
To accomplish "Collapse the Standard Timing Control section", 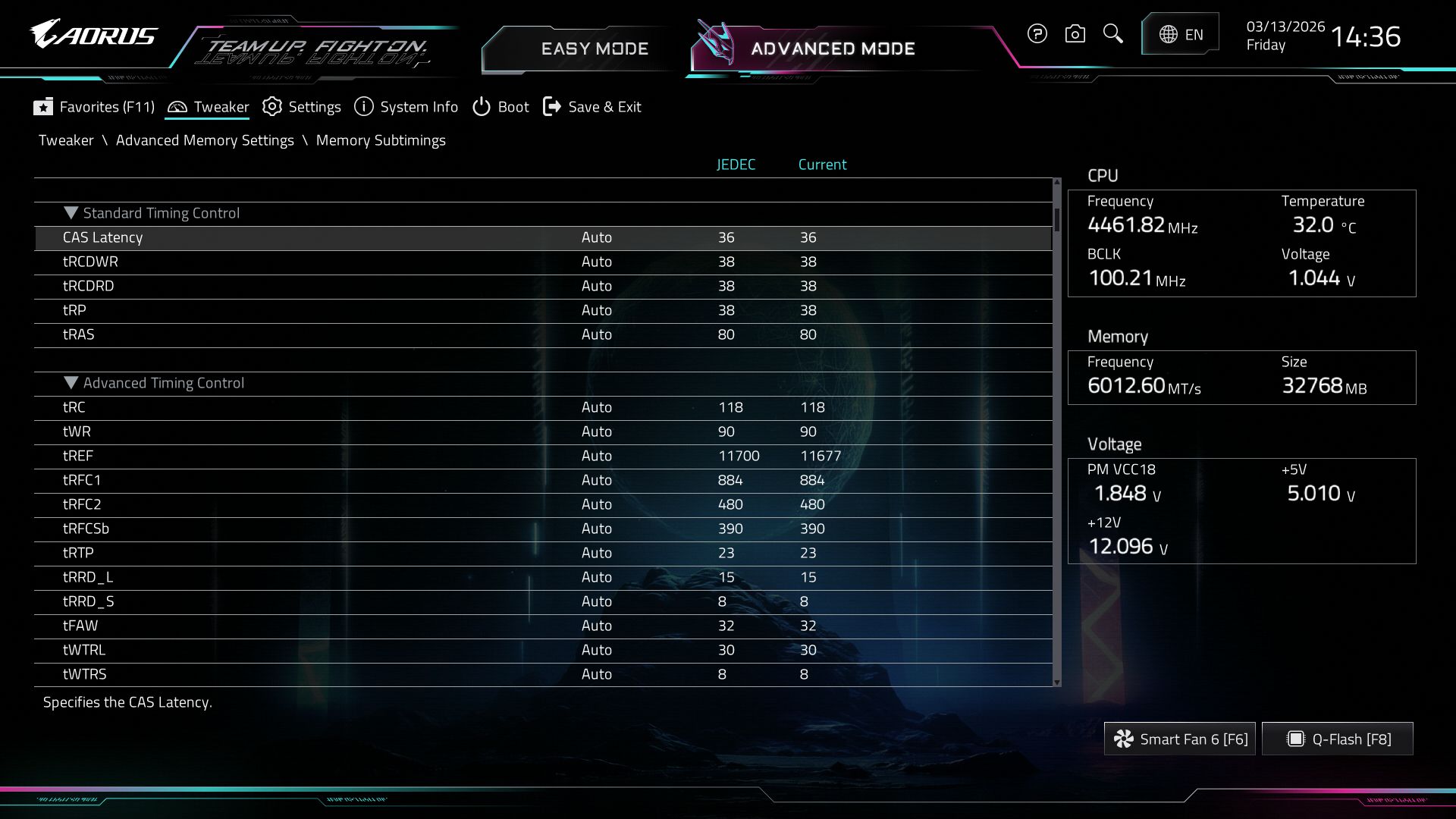I will click(71, 213).
